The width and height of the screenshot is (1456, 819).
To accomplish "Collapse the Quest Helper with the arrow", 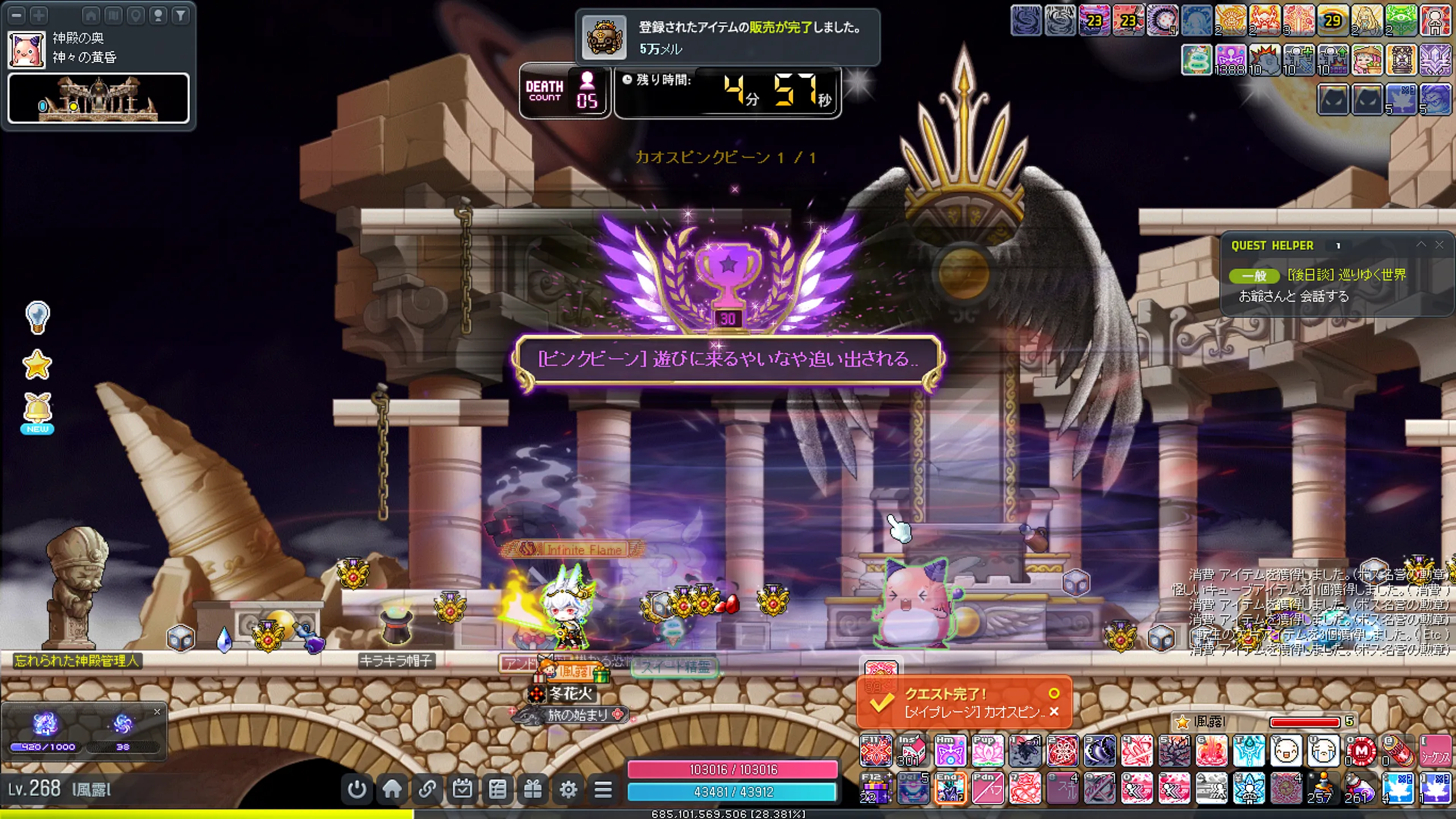I will (1421, 245).
